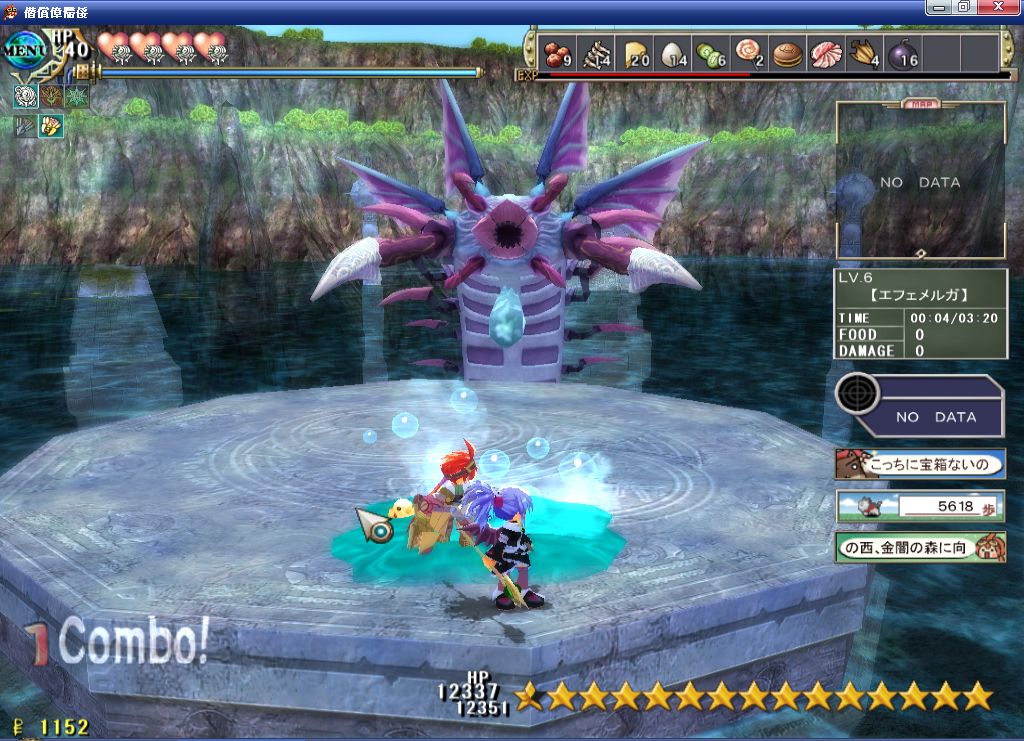The image size is (1024, 741).
Task: Select the grey arrows skill icon
Action: click(x=25, y=125)
